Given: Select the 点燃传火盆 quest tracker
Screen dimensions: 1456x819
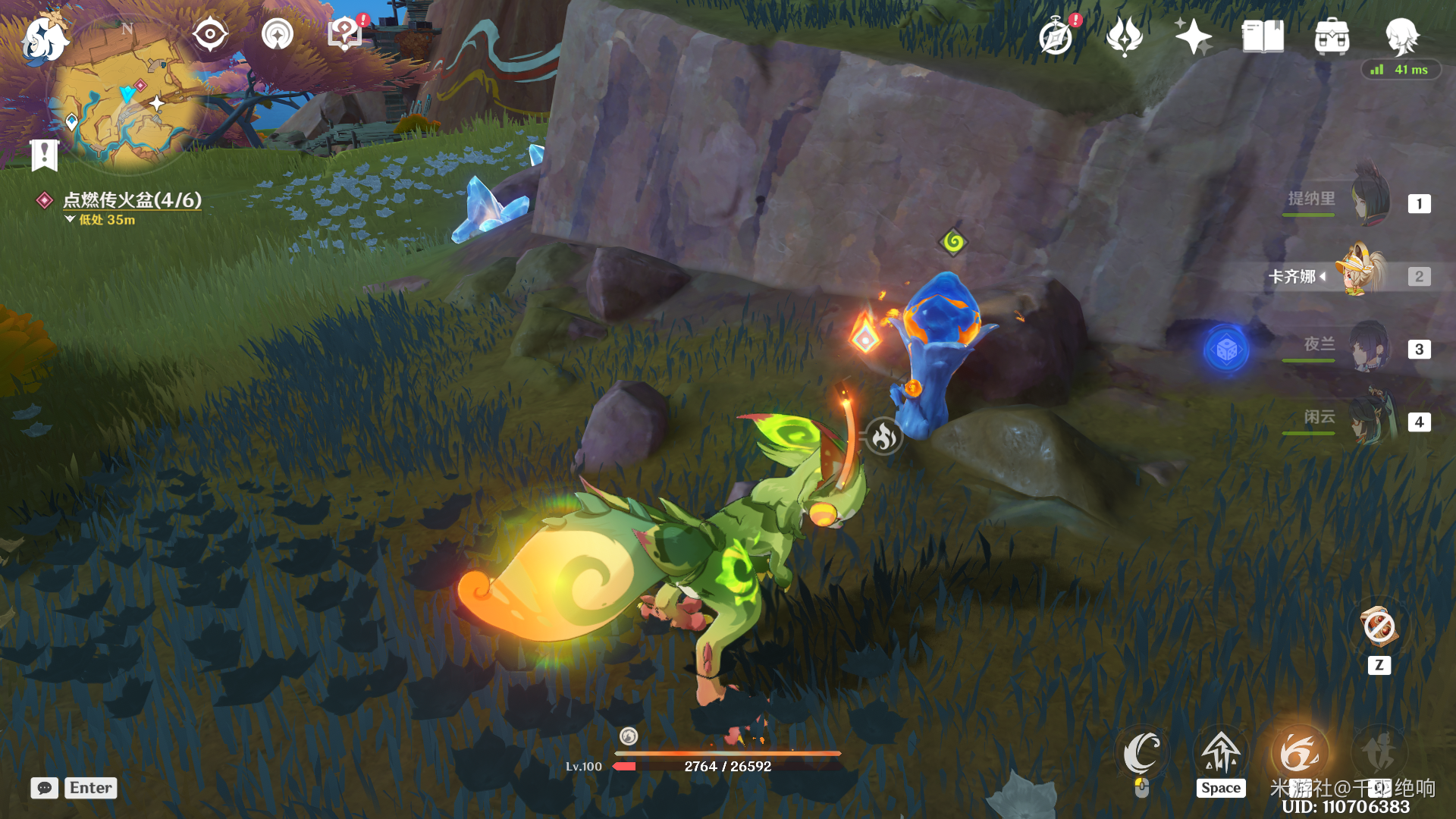Looking at the screenshot, I should pos(131,200).
